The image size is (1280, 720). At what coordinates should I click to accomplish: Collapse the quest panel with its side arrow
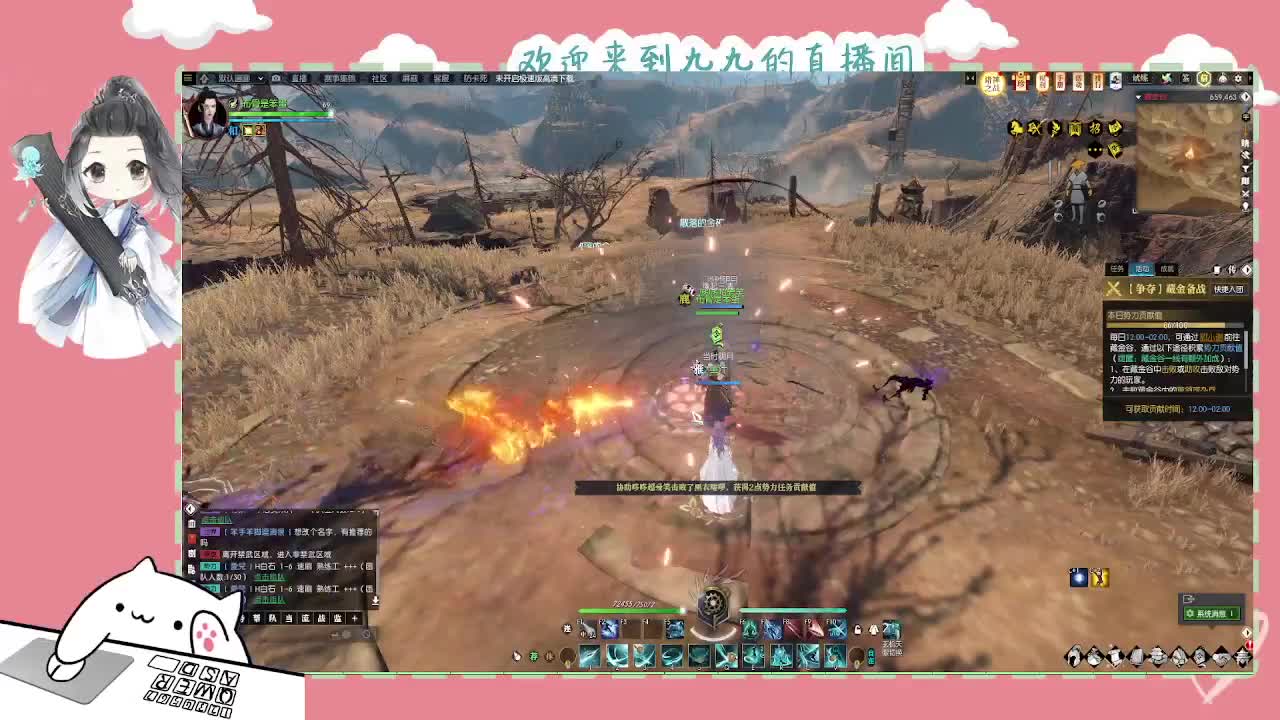[1246, 270]
